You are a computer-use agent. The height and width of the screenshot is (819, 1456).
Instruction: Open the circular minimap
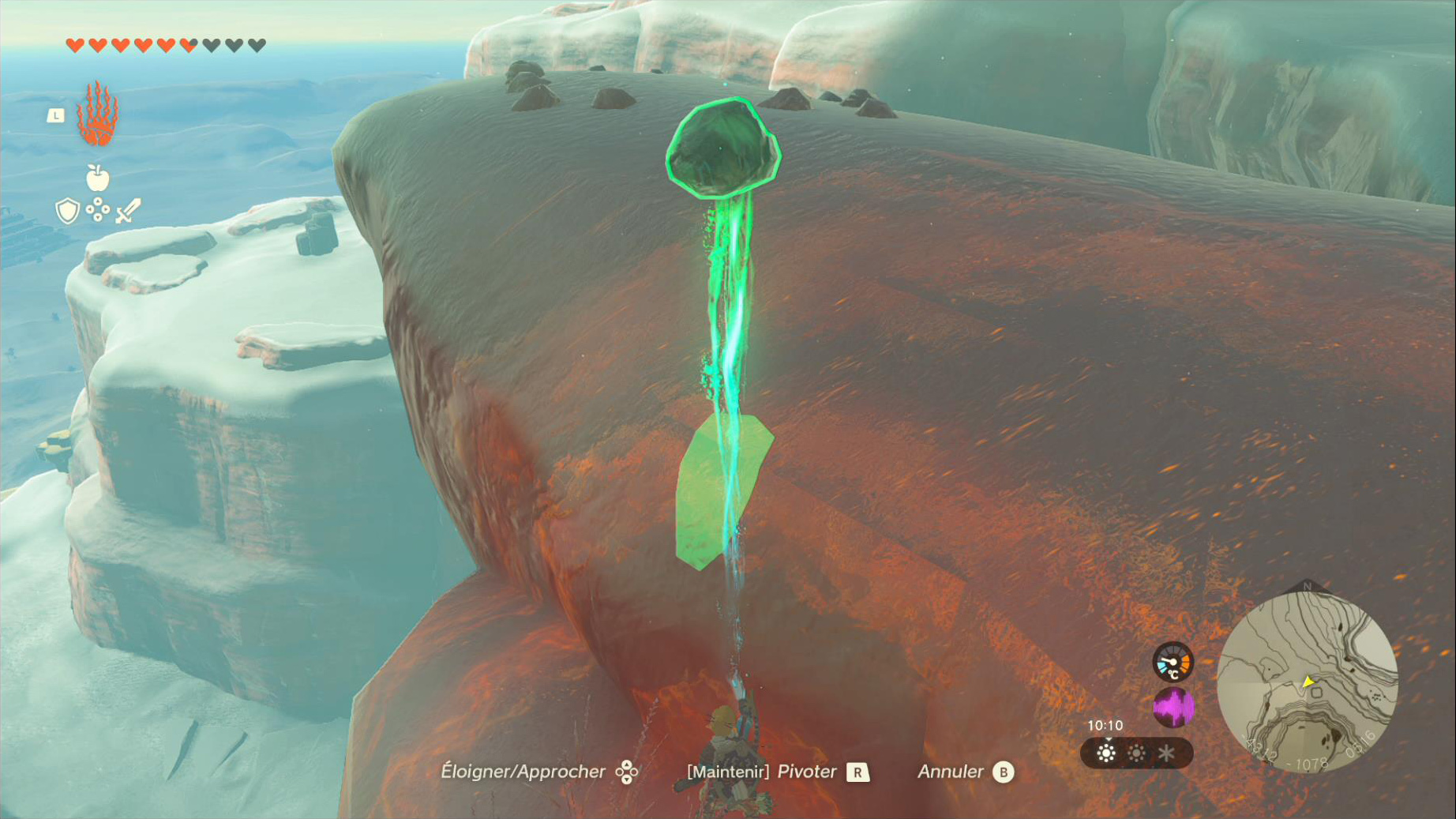(1307, 682)
